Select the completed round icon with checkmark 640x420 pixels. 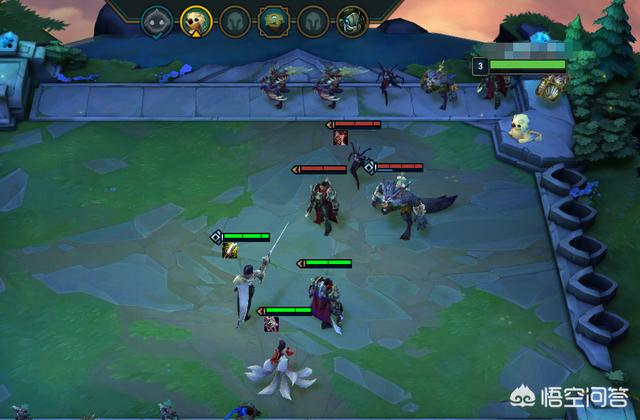pos(156,20)
